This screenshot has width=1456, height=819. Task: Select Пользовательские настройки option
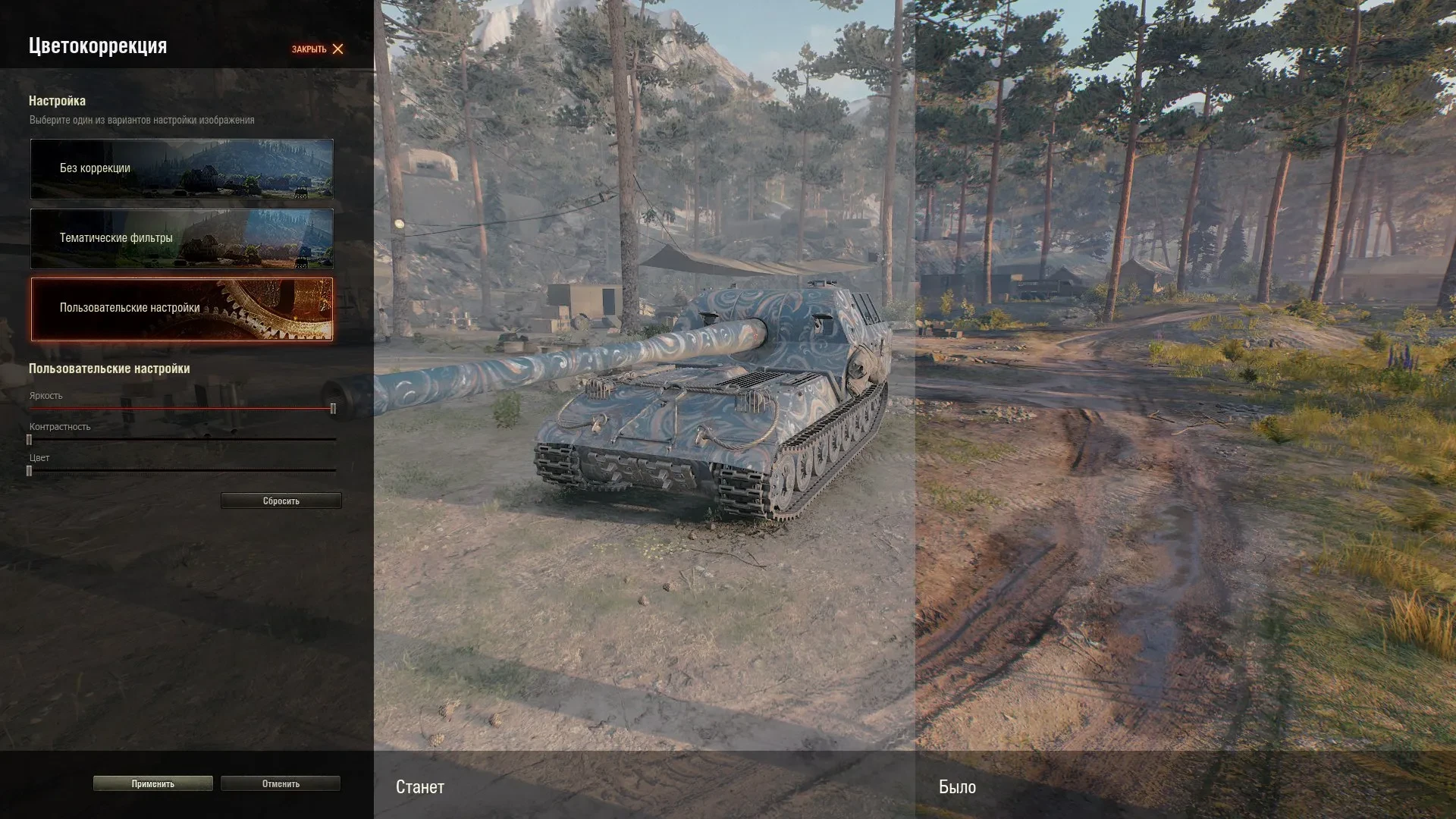pyautogui.click(x=182, y=309)
